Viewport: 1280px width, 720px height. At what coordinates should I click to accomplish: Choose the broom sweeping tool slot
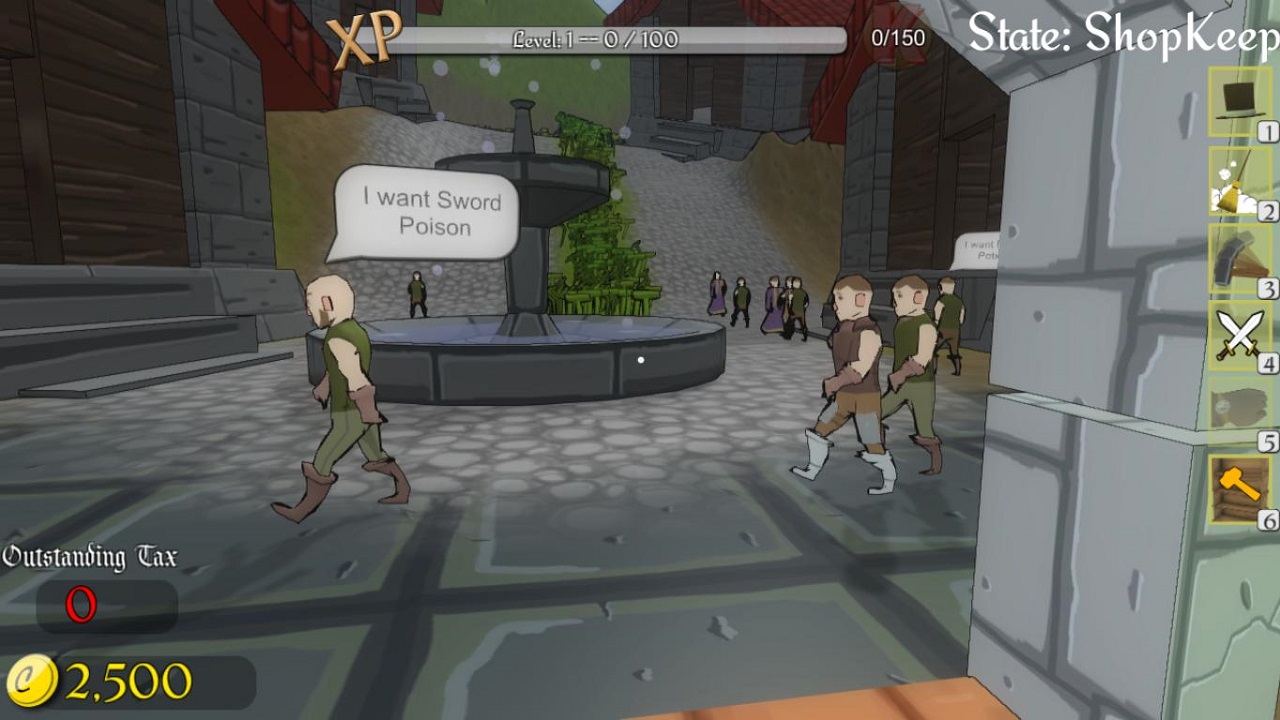tap(1239, 180)
